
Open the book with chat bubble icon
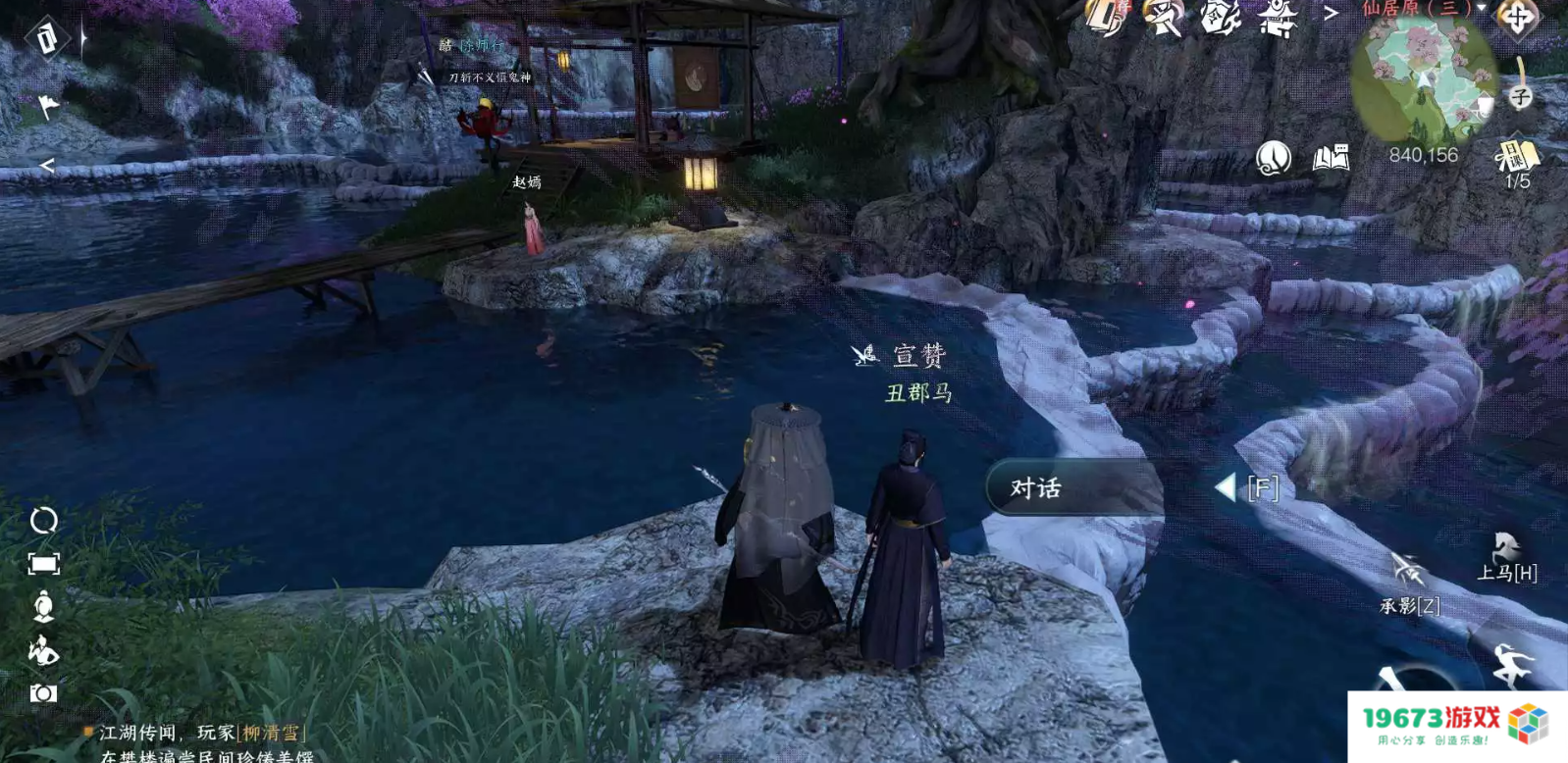1331,157
